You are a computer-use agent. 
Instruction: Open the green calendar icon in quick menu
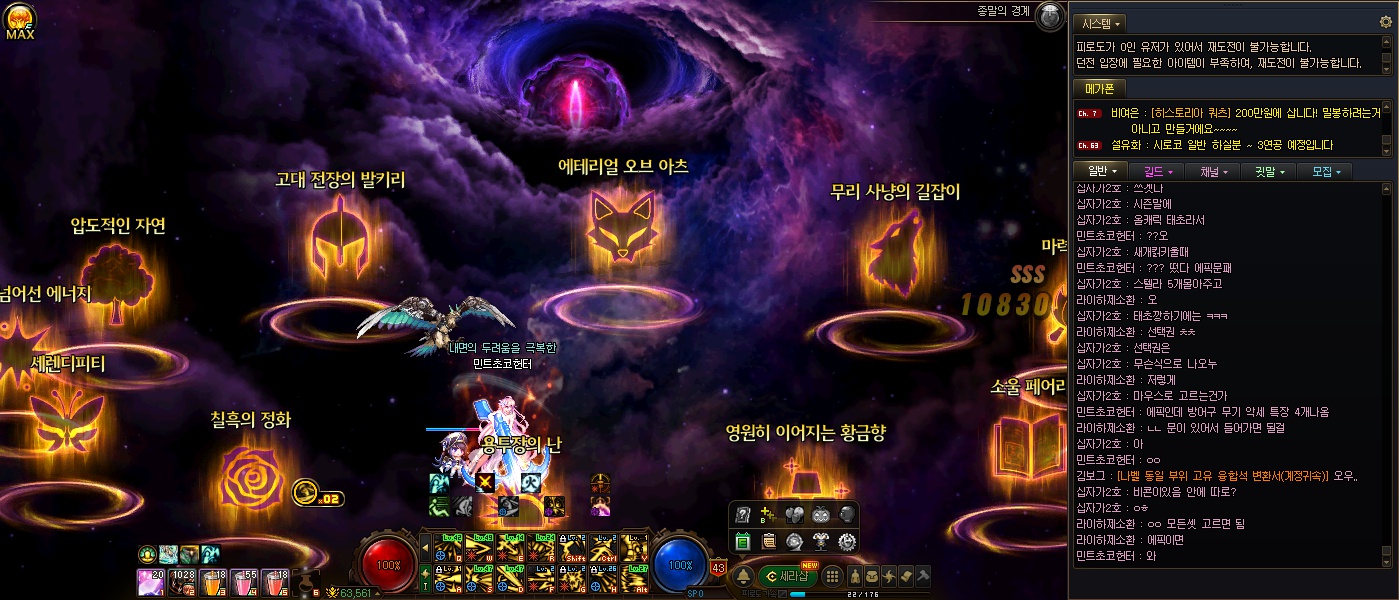(743, 542)
